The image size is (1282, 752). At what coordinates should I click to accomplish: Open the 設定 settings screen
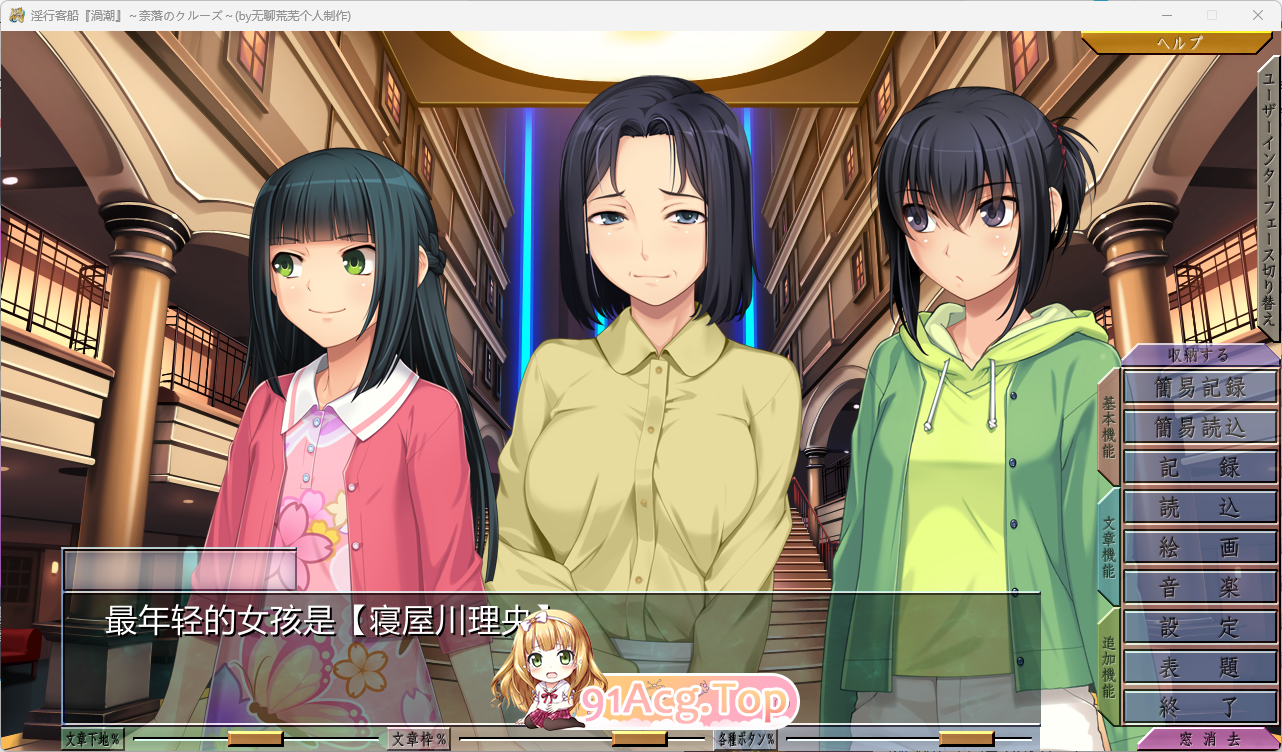(x=1199, y=628)
